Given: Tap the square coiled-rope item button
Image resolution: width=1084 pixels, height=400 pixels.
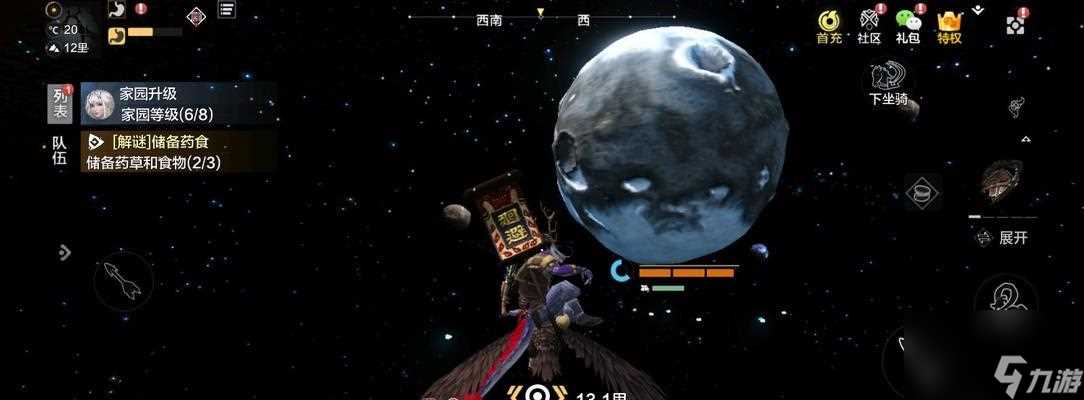Looking at the screenshot, I should [x=923, y=192].
